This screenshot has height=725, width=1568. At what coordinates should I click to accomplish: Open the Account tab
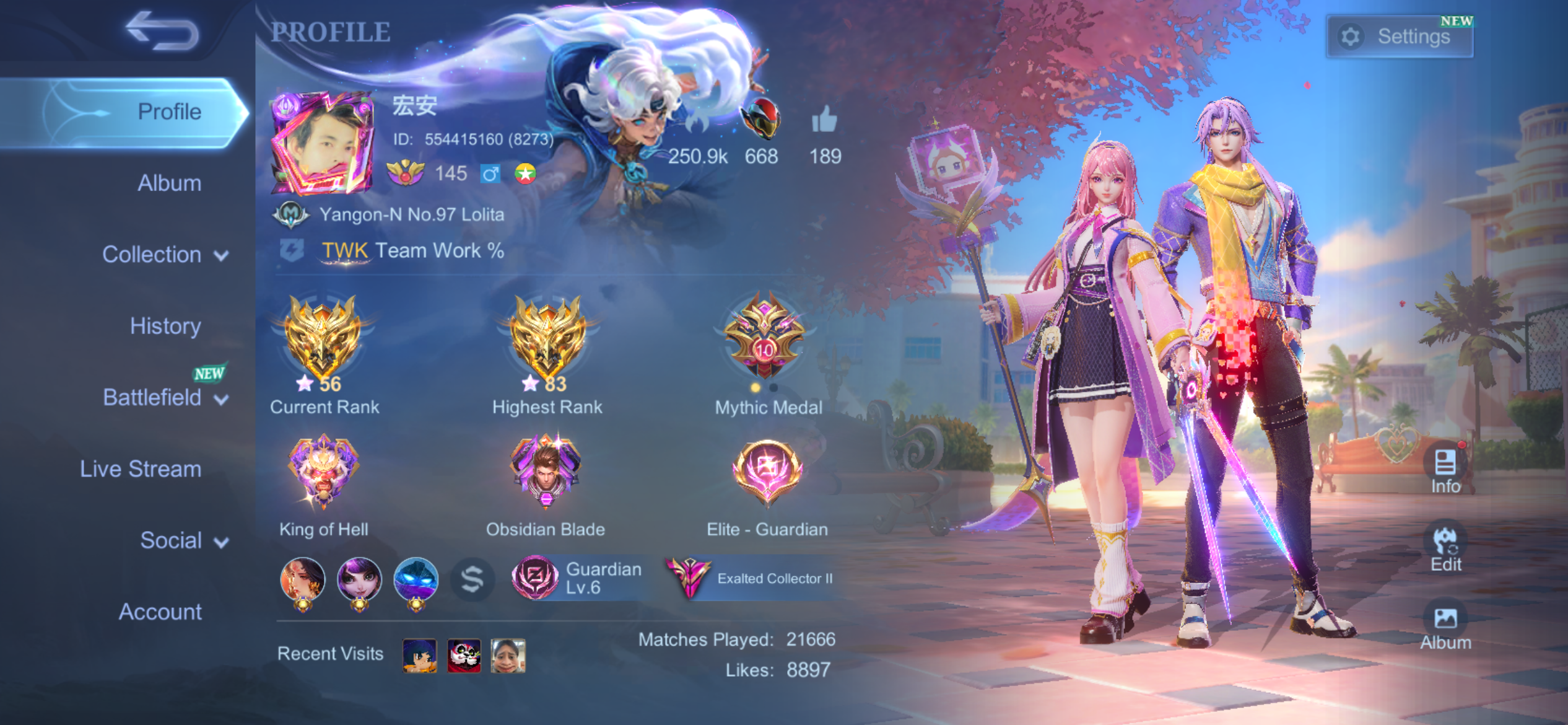click(160, 612)
